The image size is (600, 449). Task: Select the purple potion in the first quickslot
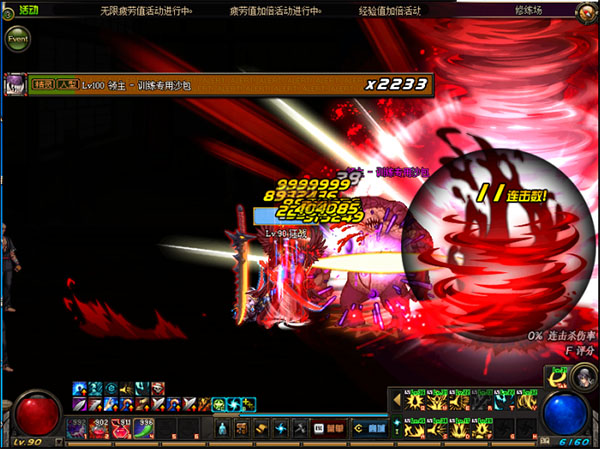77,428
